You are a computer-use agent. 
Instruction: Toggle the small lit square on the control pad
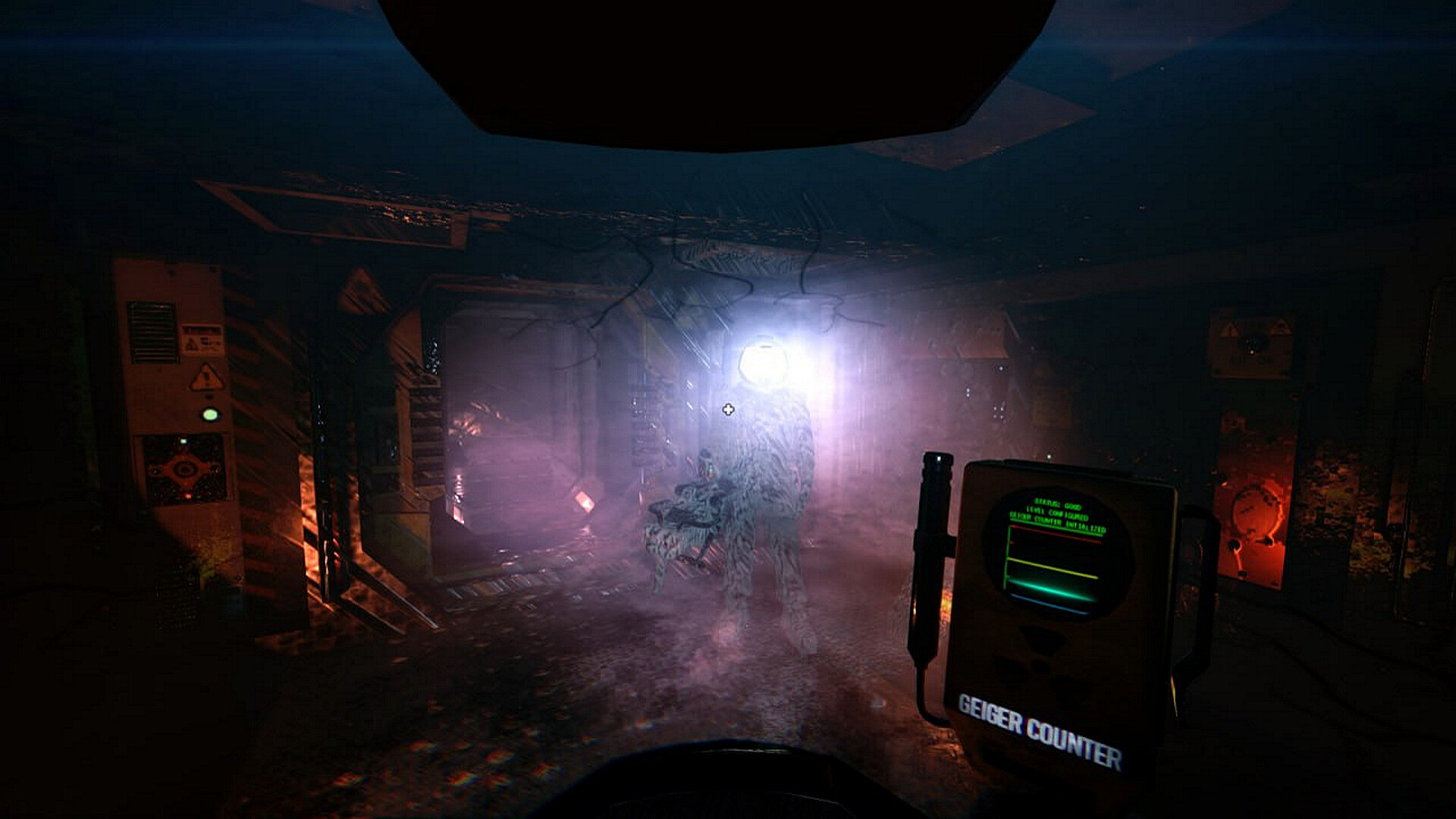point(183,441)
